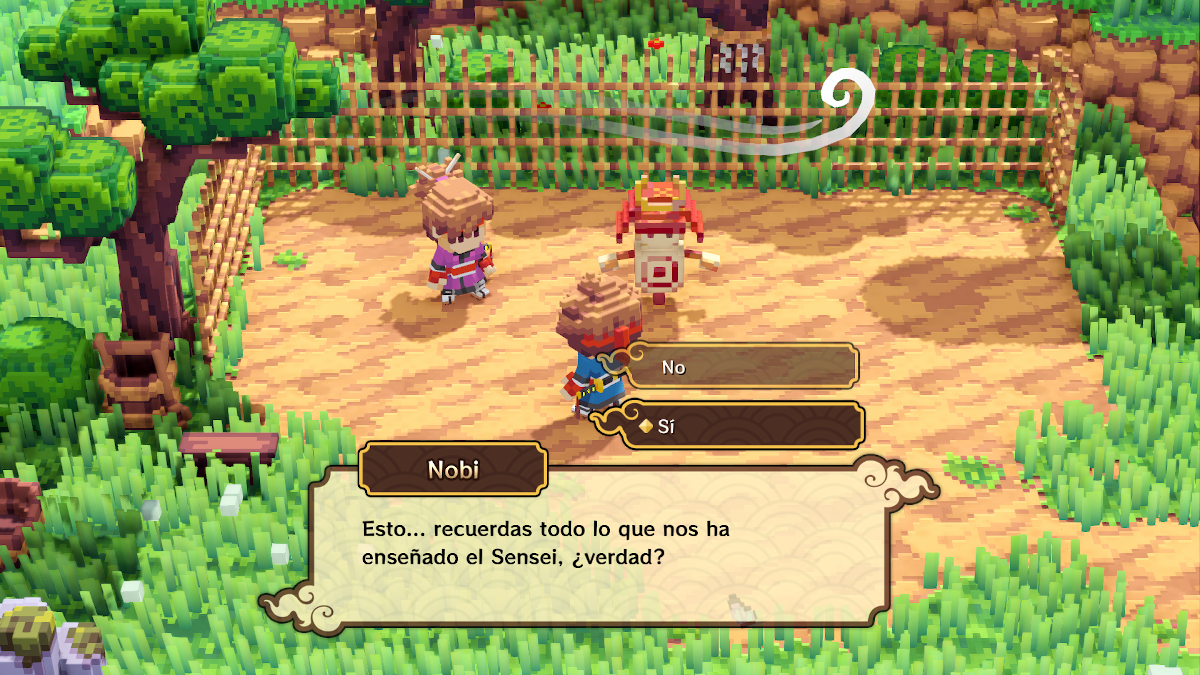Select the "Sí" dialogue answer
1200x675 pixels.
(x=741, y=426)
